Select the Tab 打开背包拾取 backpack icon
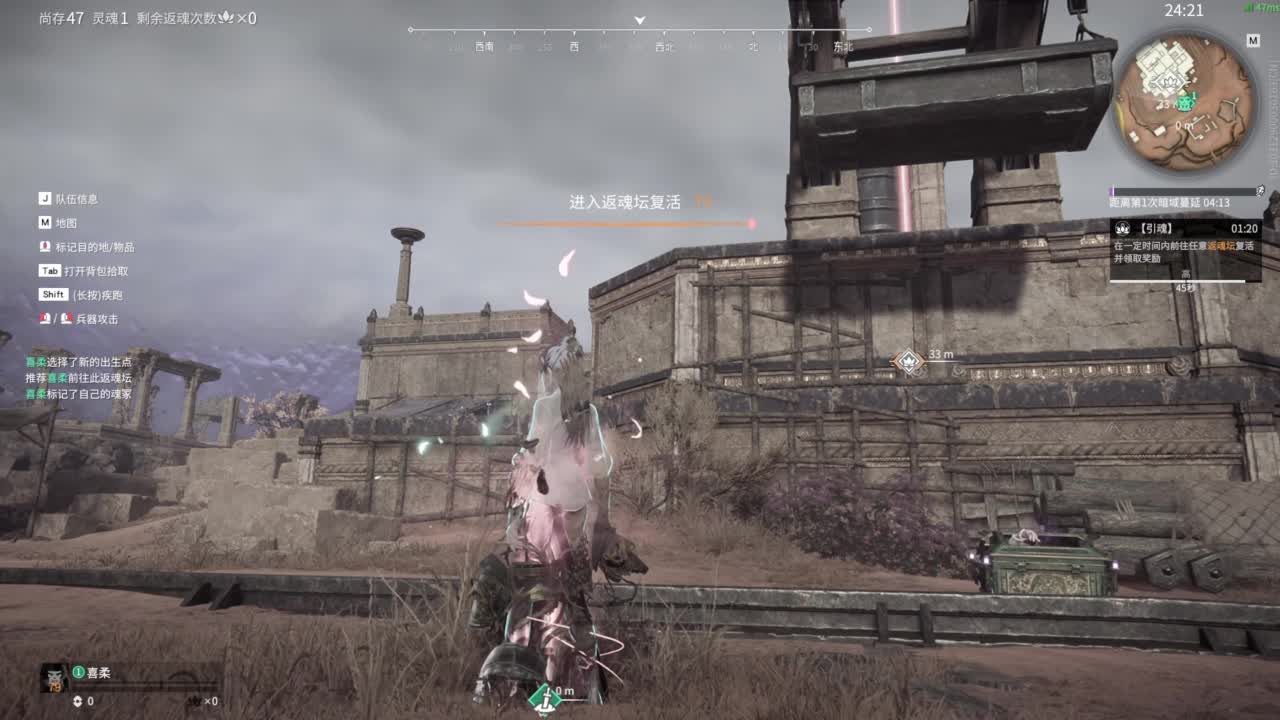The width and height of the screenshot is (1280, 720). [x=48, y=270]
